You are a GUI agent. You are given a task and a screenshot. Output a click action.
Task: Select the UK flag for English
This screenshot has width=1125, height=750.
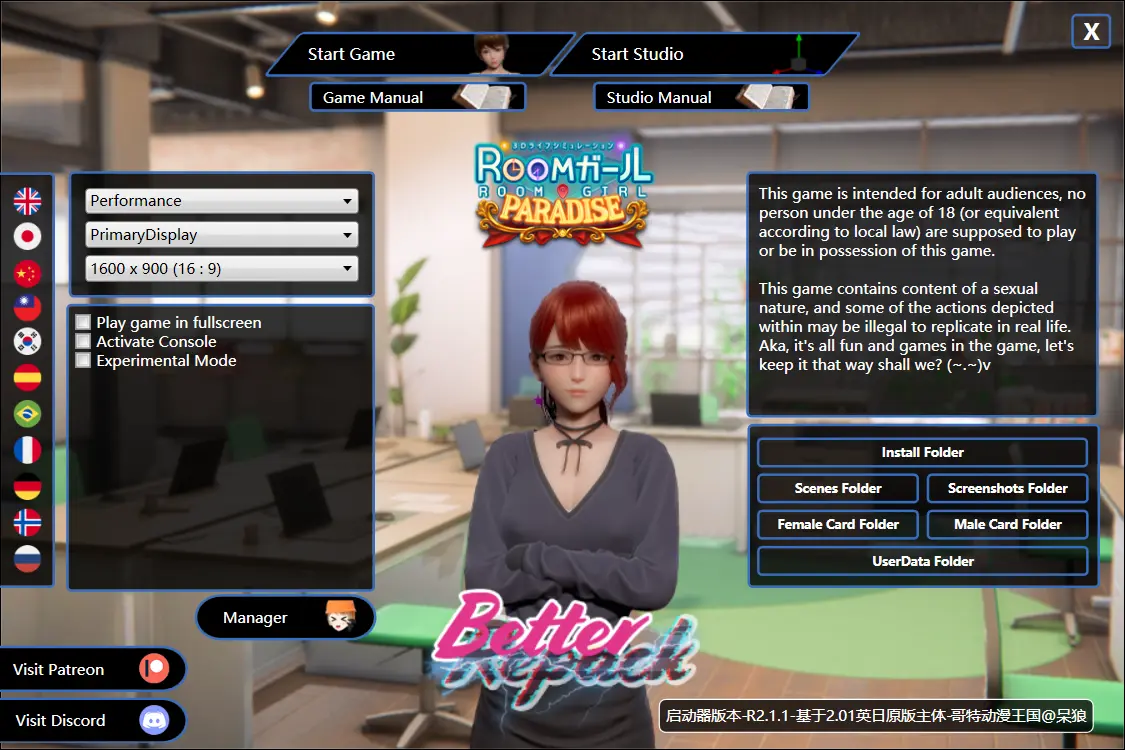coord(27,201)
